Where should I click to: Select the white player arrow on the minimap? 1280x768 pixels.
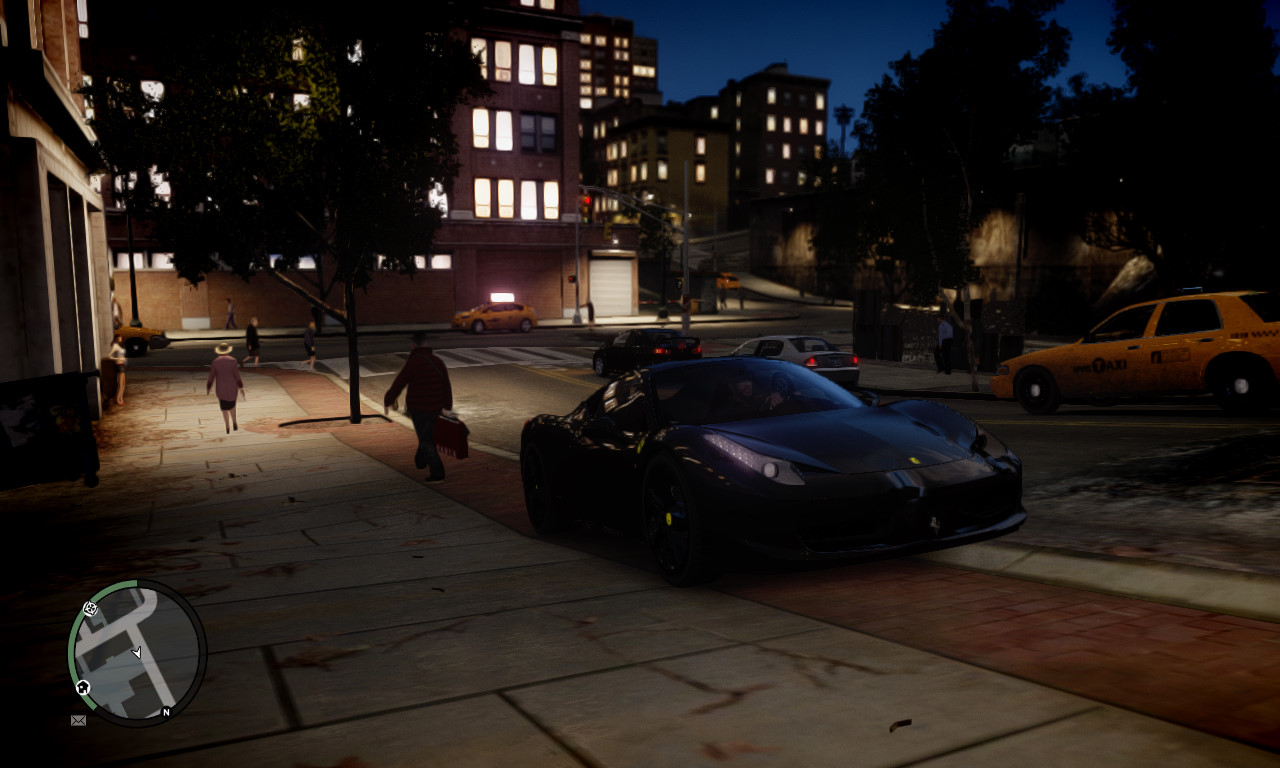136,653
